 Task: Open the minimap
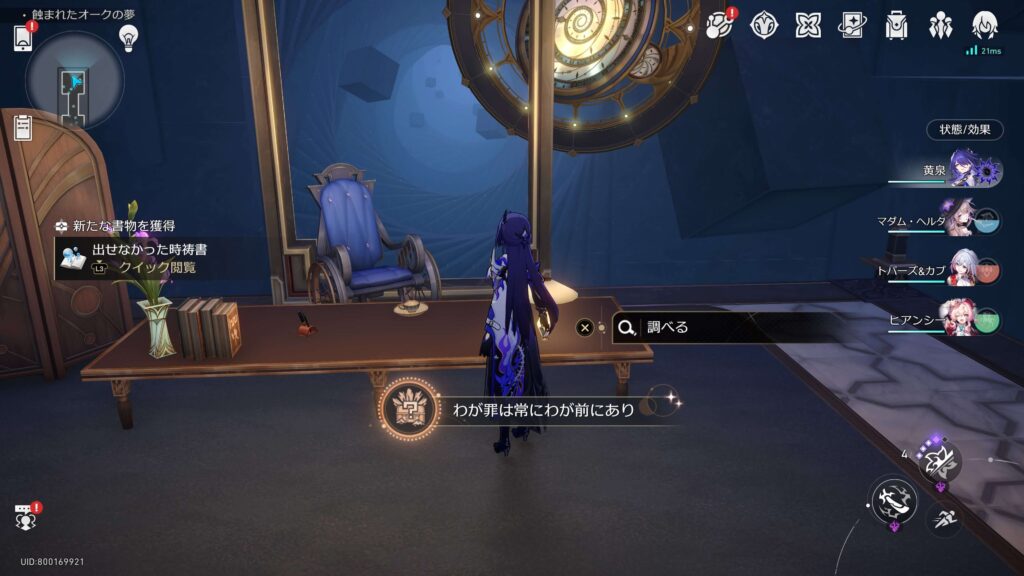point(74,81)
